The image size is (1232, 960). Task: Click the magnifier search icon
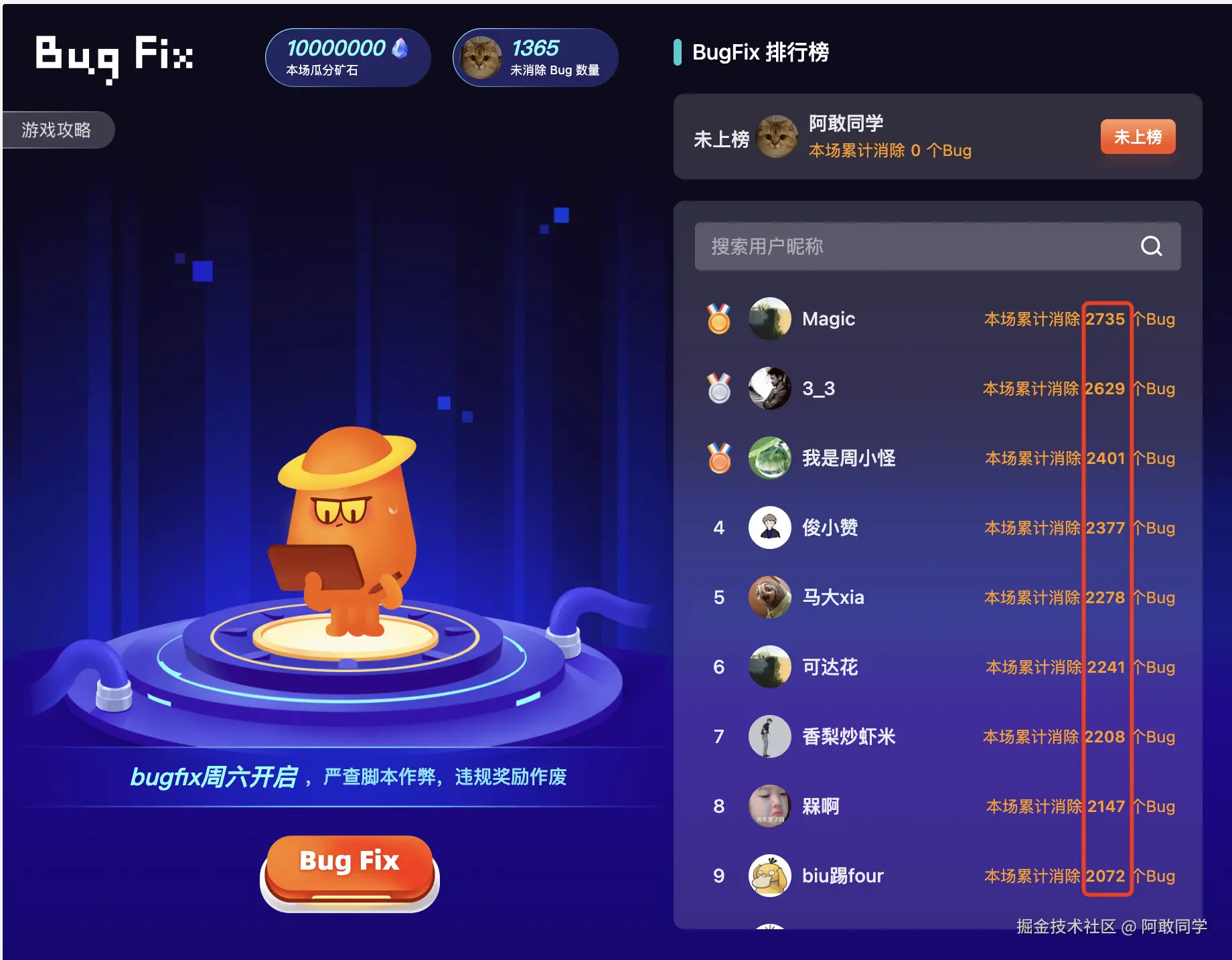(x=1150, y=246)
